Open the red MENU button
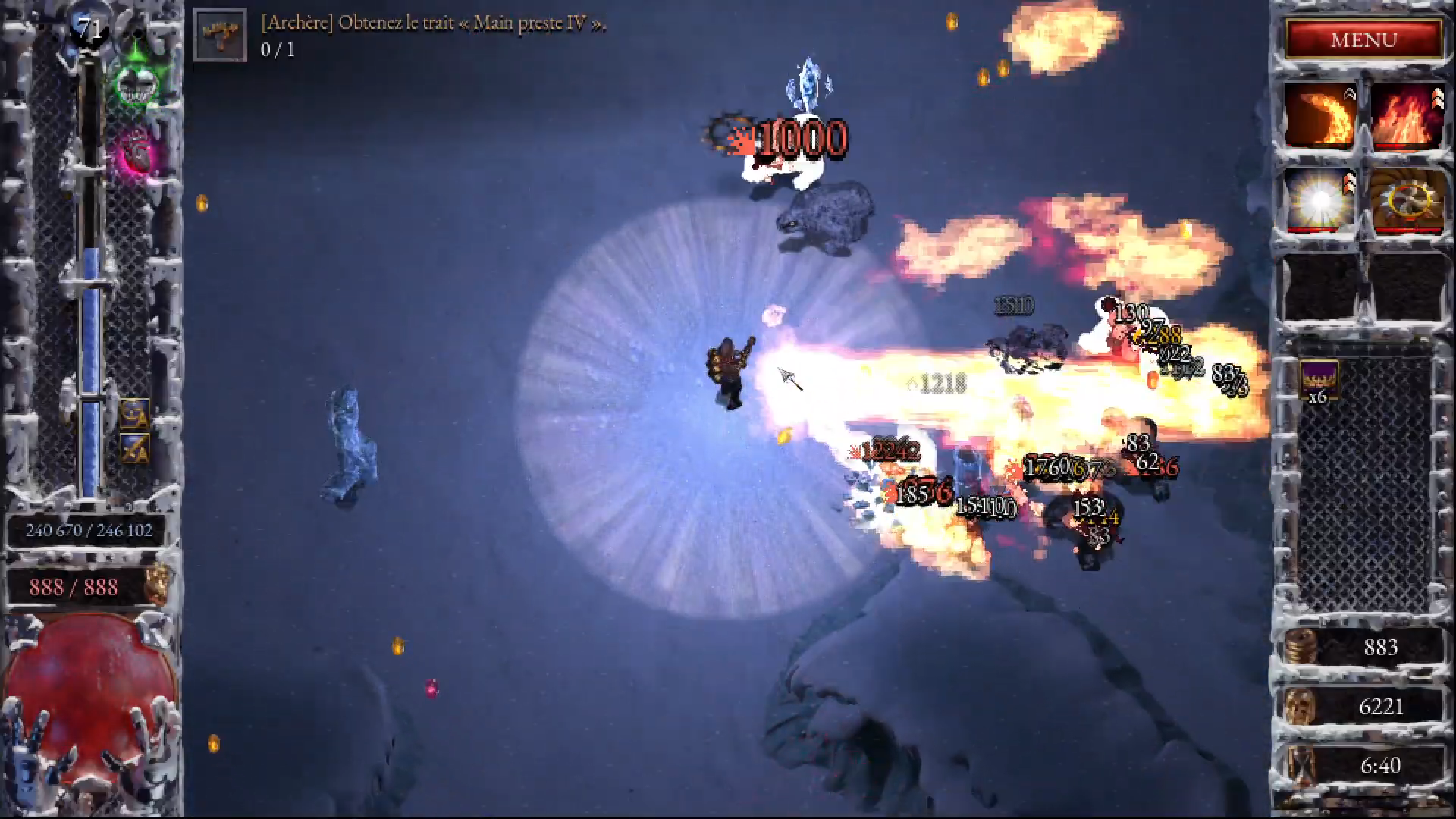This screenshot has width=1456, height=819. coord(1363,39)
